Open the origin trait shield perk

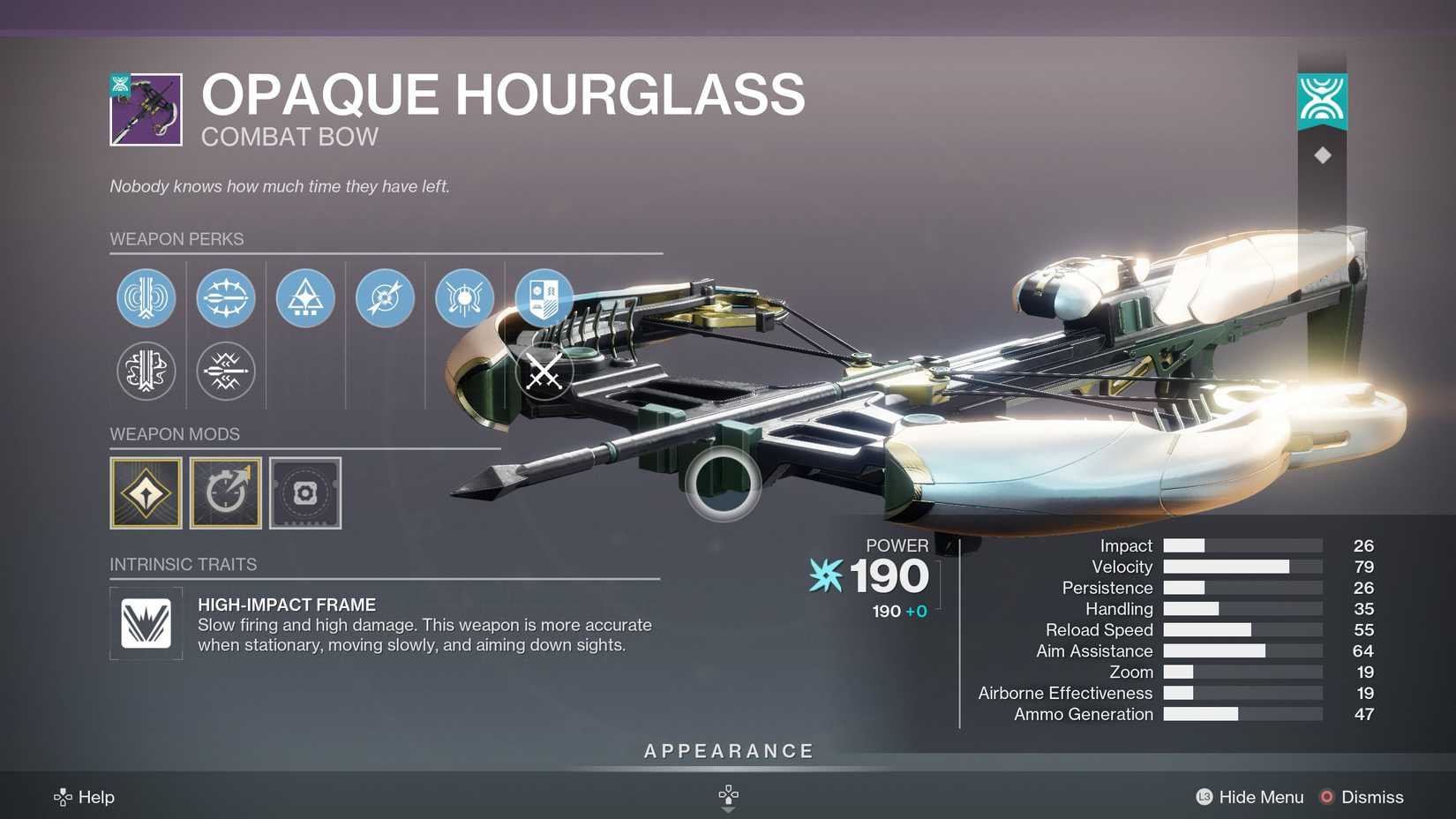pos(543,298)
